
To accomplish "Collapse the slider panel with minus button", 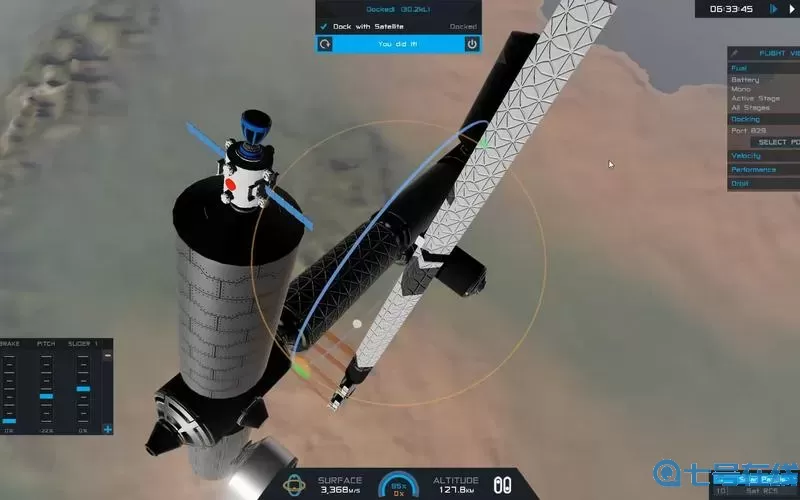I will click(107, 355).
